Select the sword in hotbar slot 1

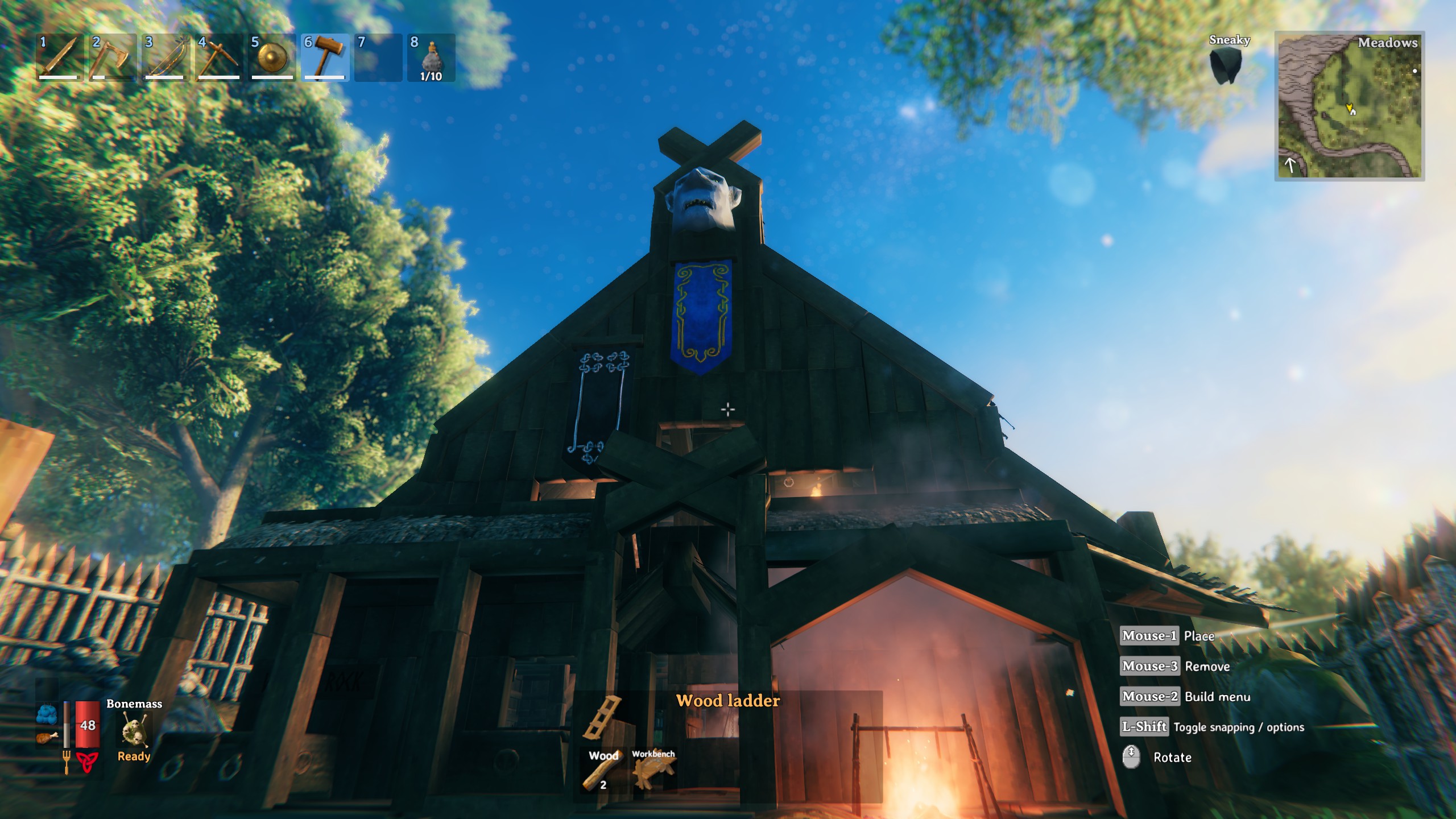click(x=59, y=57)
